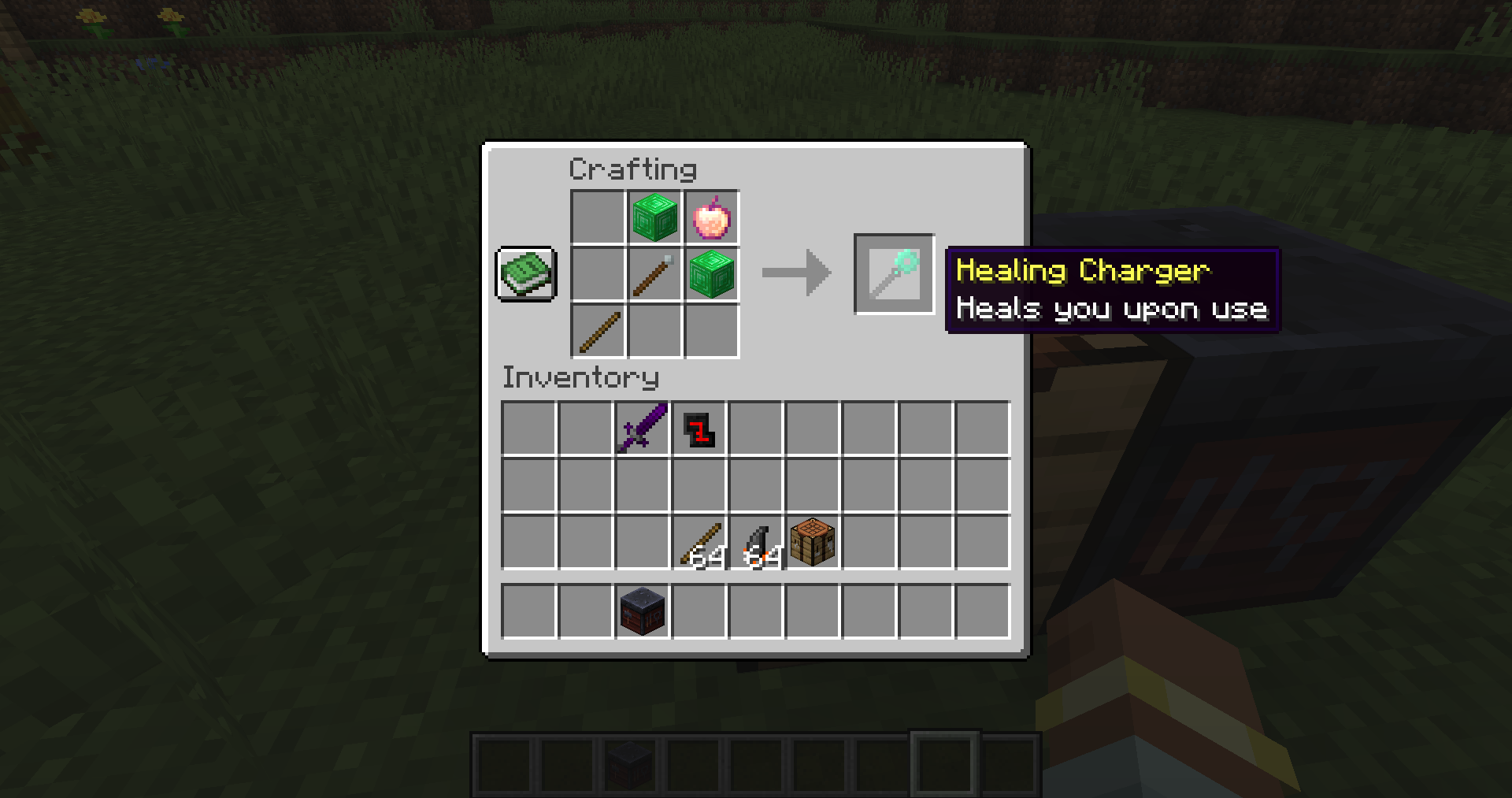
Task: Select the stack of 64 flint
Action: [x=756, y=540]
